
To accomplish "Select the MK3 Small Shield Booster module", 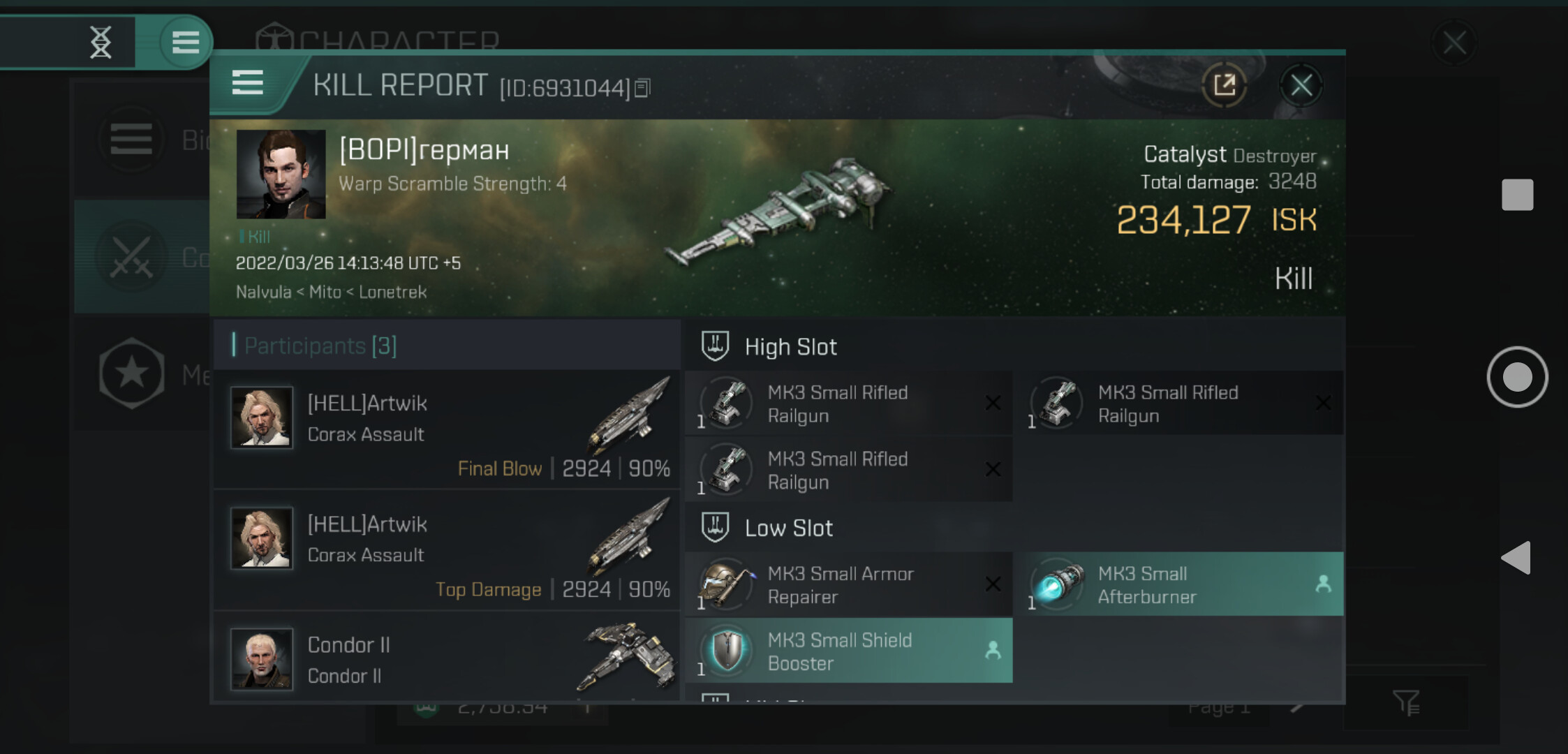I will click(849, 651).
